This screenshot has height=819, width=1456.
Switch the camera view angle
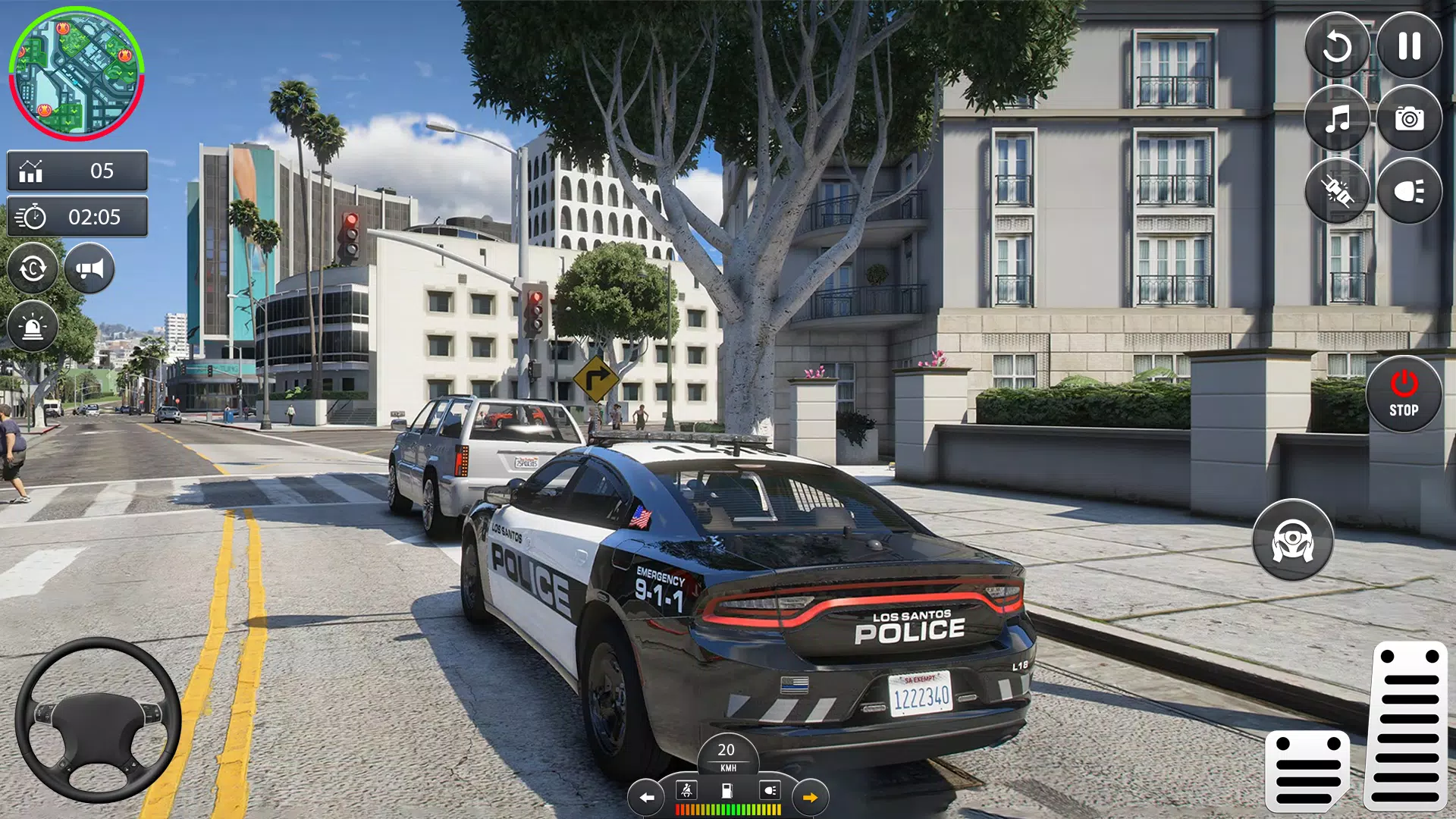pyautogui.click(x=33, y=268)
